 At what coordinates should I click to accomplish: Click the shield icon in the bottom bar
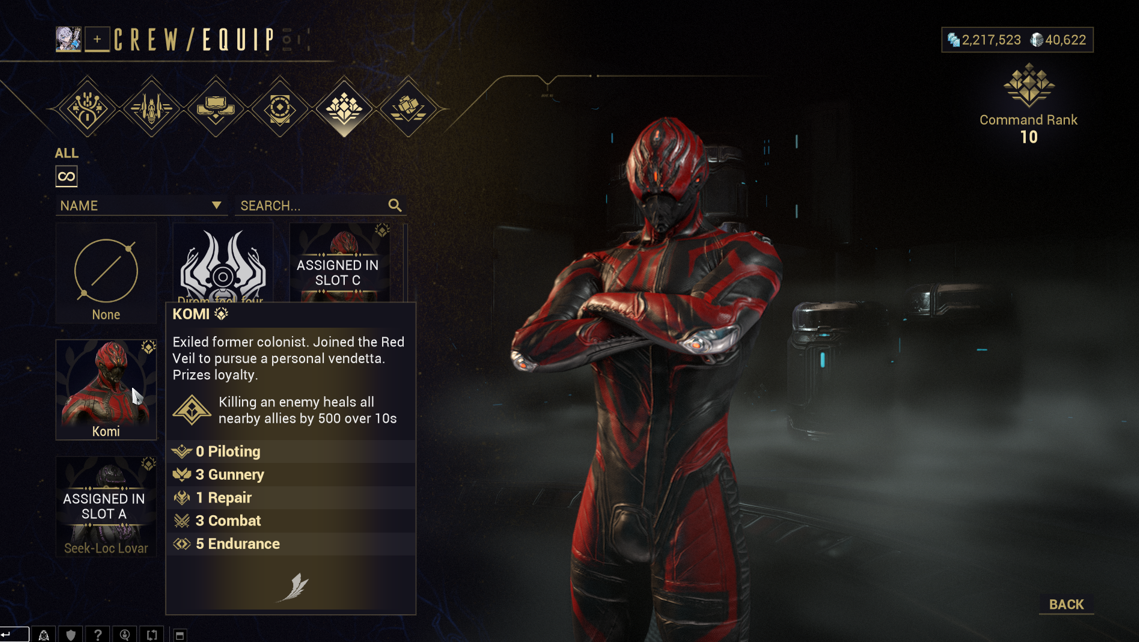pyautogui.click(x=70, y=634)
